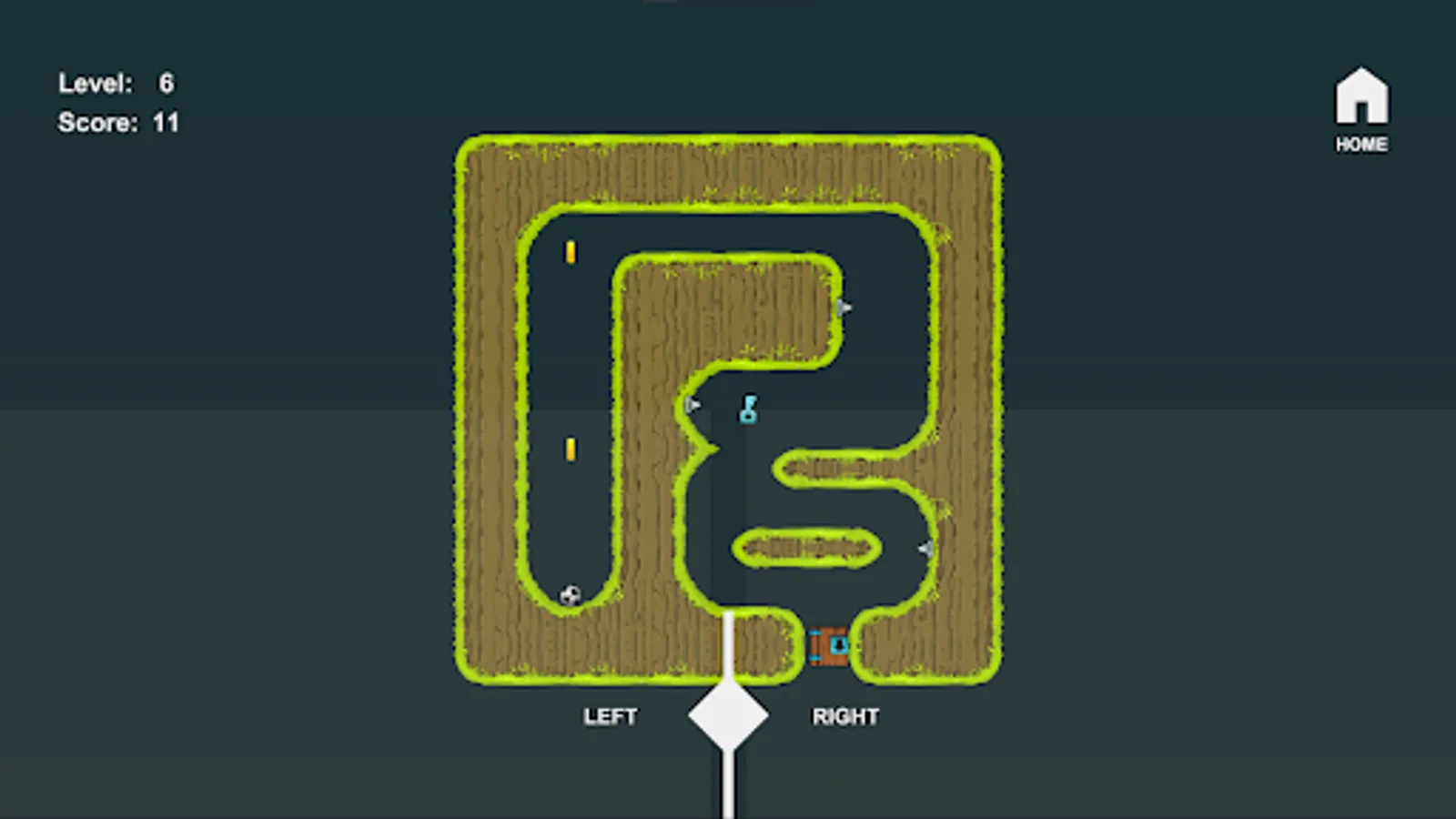Image resolution: width=1456 pixels, height=819 pixels.
Task: Click the gray arrow spike near the top right
Action: pos(845,307)
